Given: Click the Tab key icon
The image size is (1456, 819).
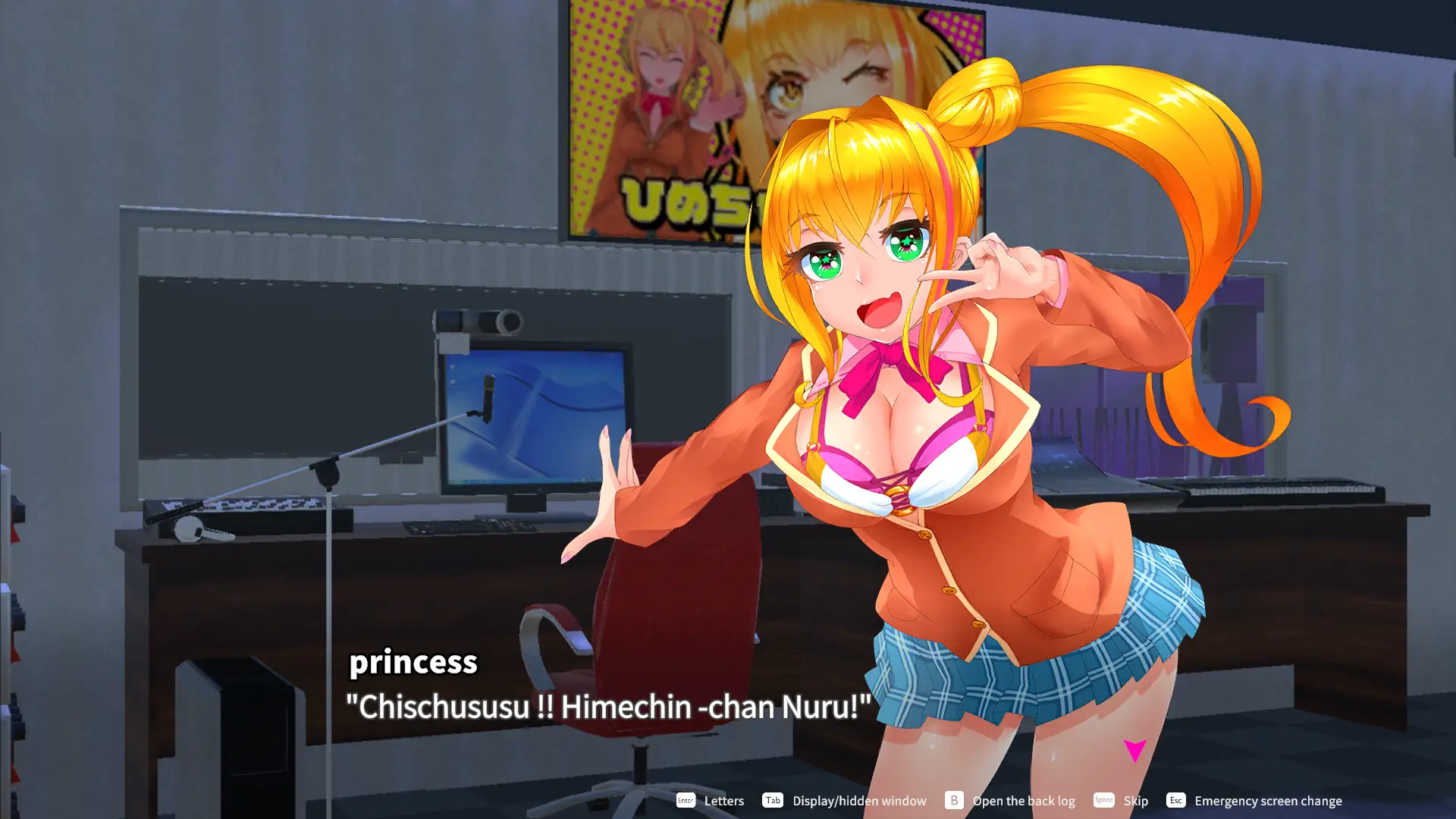Looking at the screenshot, I should pos(773,800).
